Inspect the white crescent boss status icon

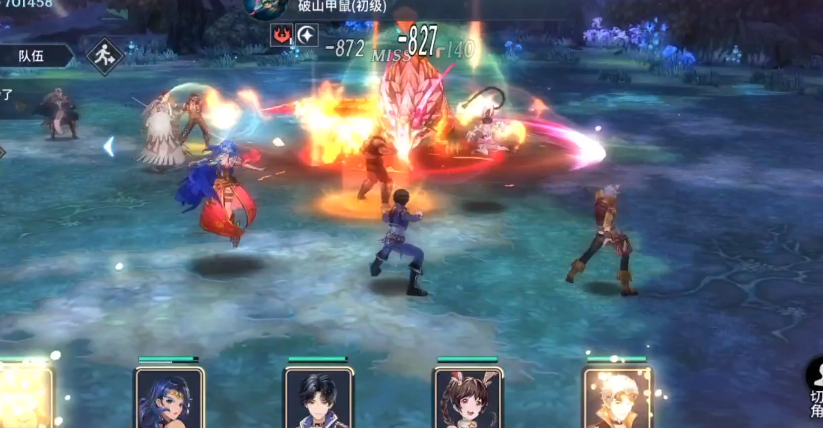click(x=308, y=36)
